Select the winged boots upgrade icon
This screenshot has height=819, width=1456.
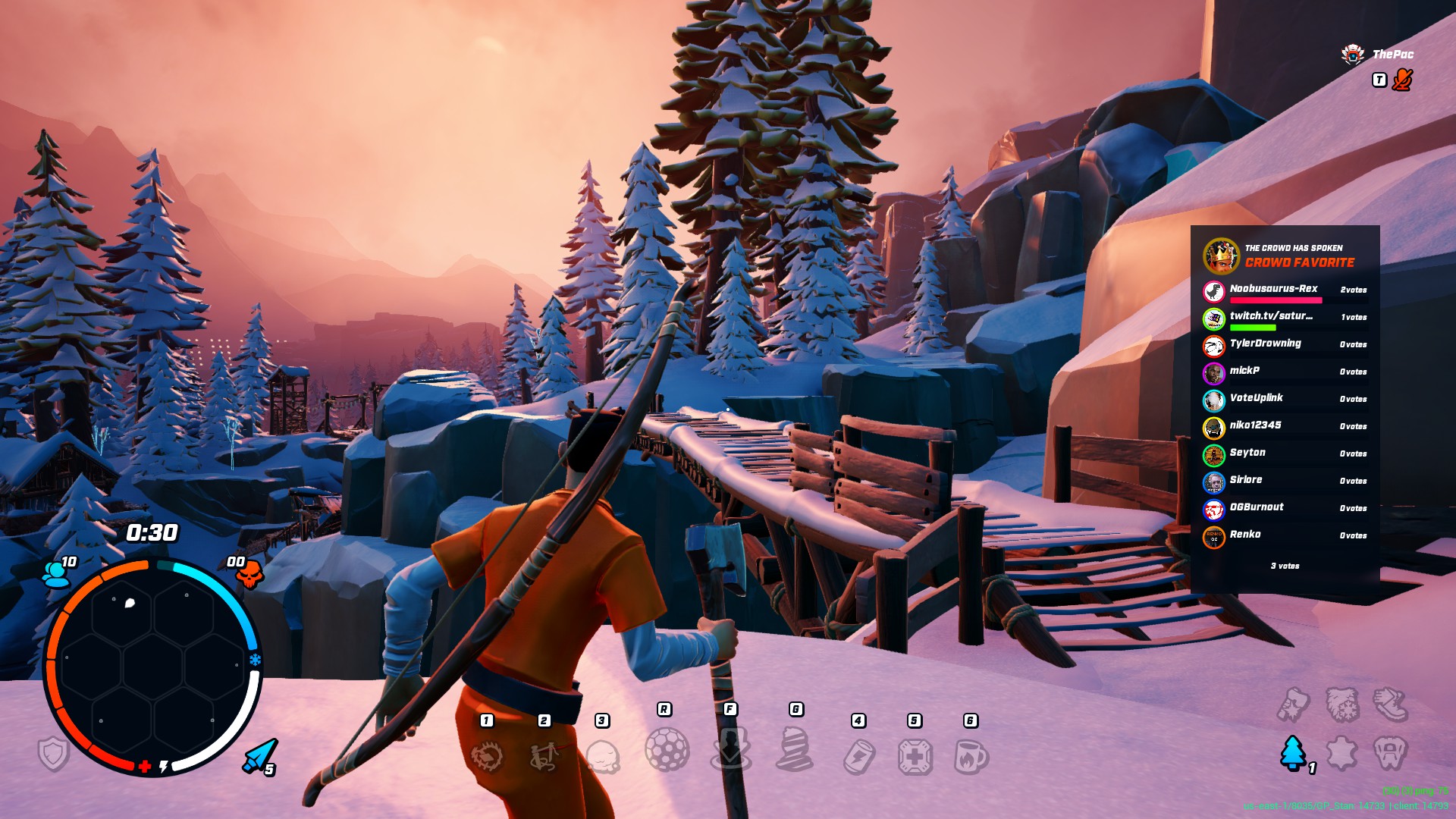[x=1391, y=704]
